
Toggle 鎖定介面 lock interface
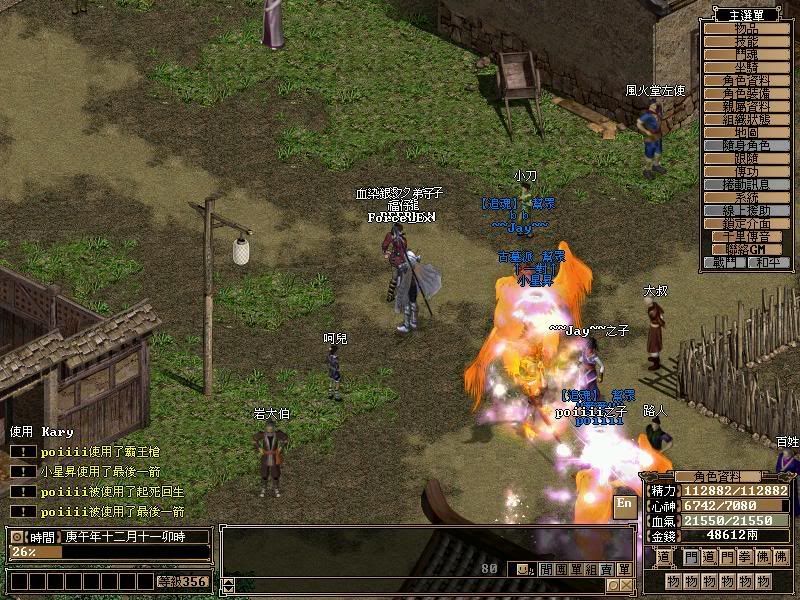click(x=746, y=223)
